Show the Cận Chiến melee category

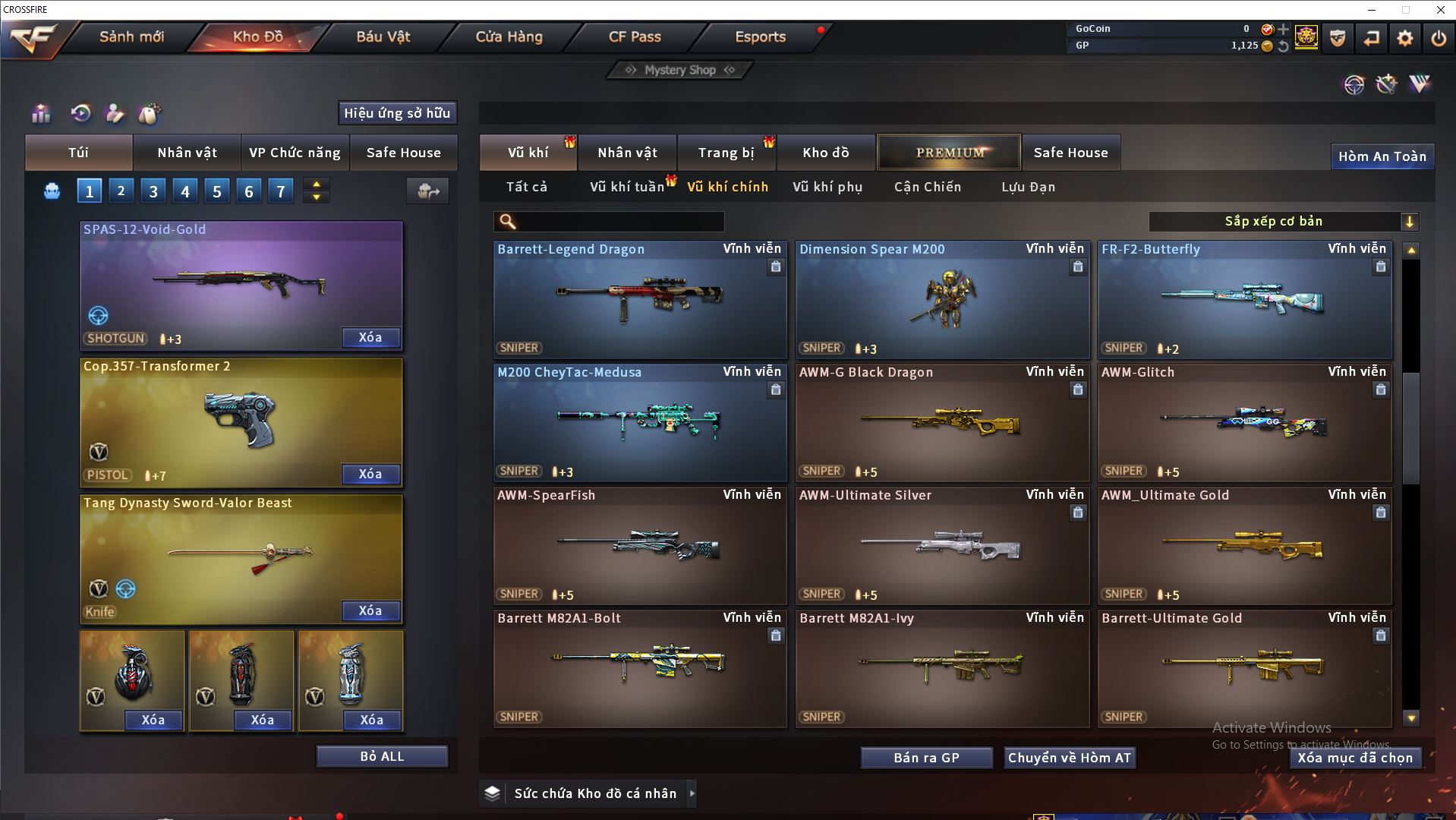click(x=927, y=187)
